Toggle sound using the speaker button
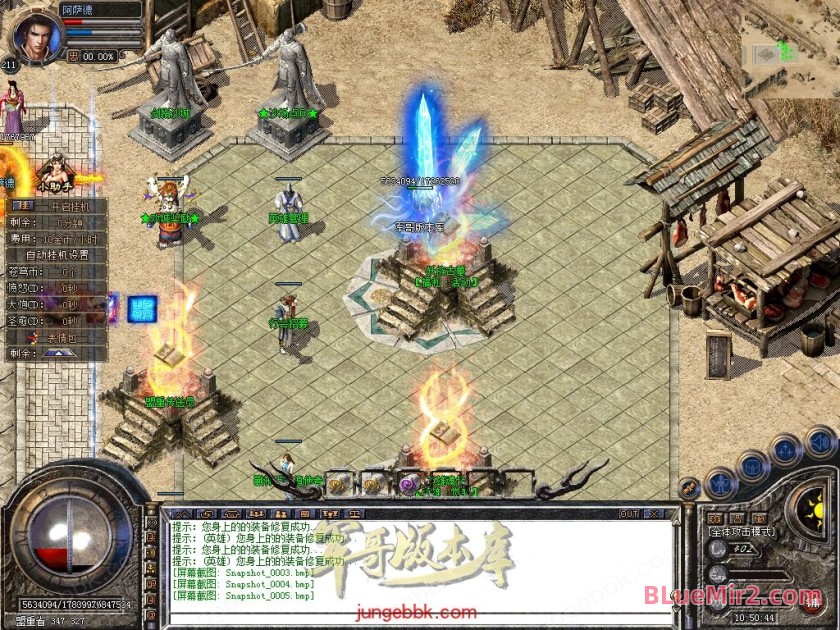This screenshot has height=630, width=840. click(820, 440)
